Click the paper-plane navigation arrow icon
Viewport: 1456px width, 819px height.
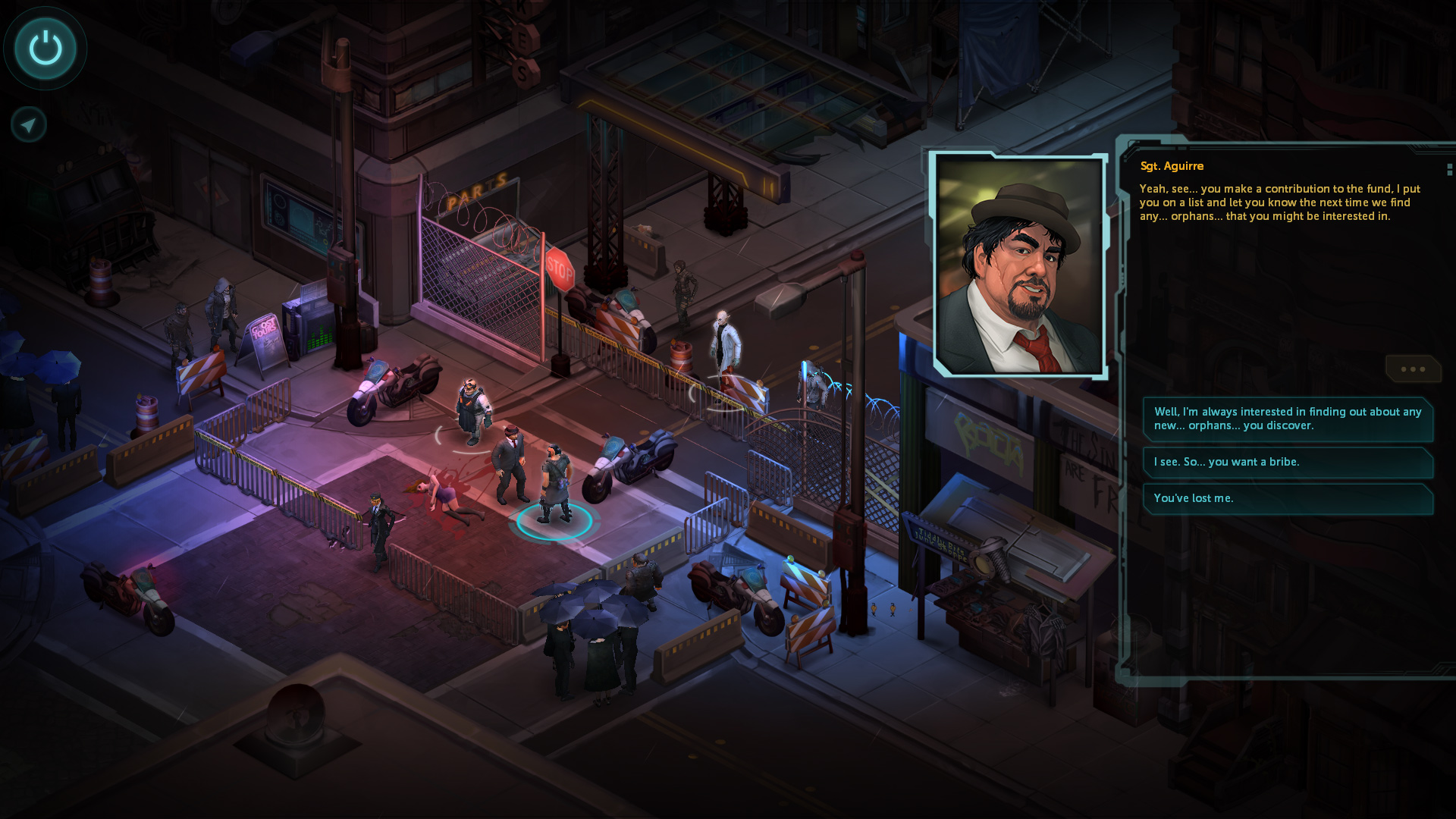[x=27, y=124]
